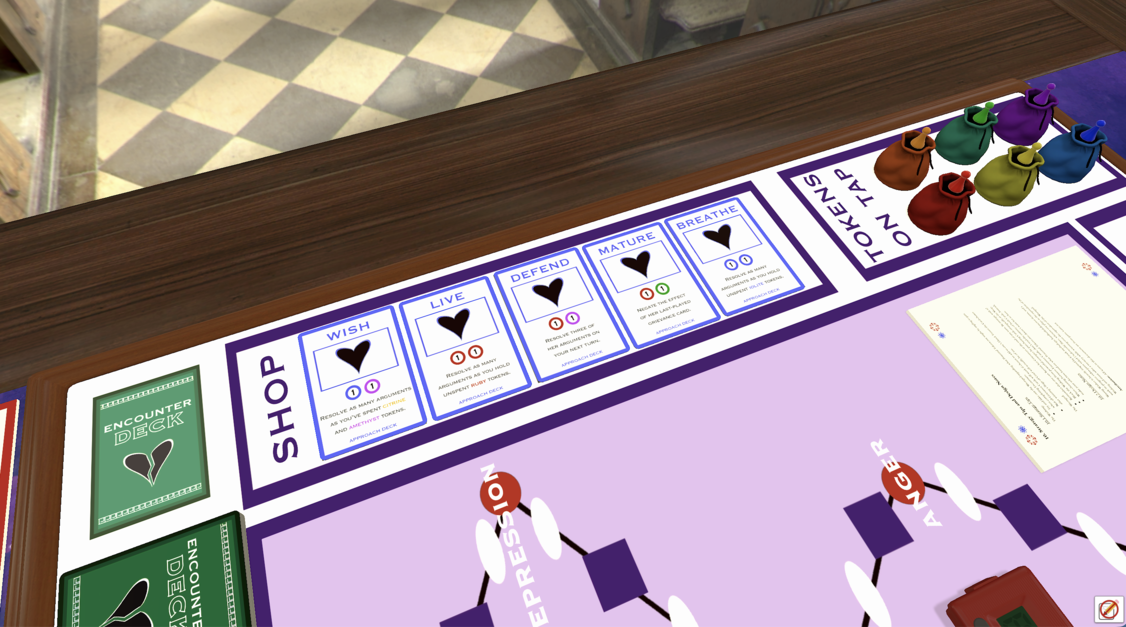
Task: Click the crossed-out pencil icon
Action: (x=1108, y=609)
